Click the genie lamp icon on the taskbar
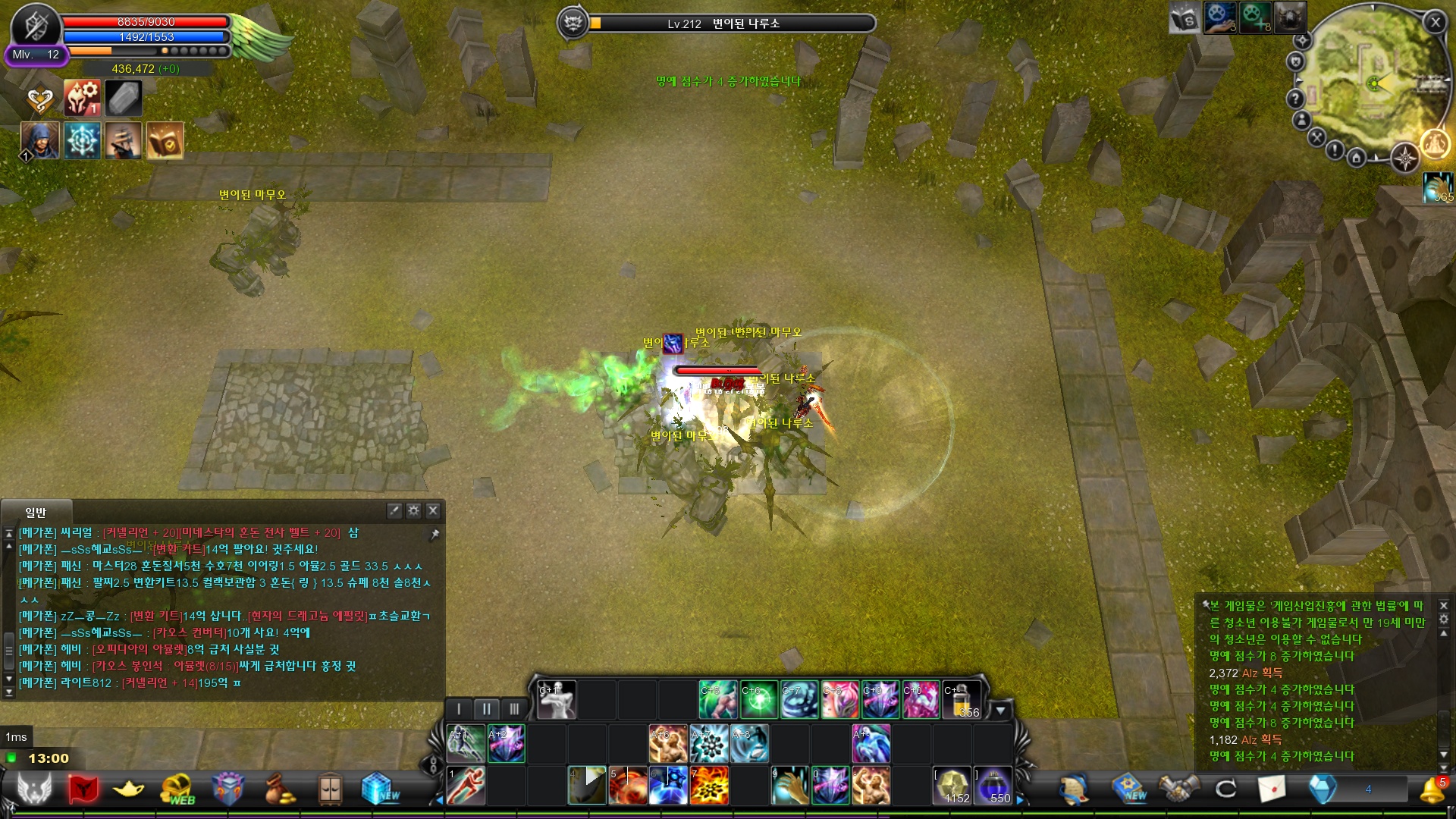Image resolution: width=1456 pixels, height=819 pixels. pos(127,789)
